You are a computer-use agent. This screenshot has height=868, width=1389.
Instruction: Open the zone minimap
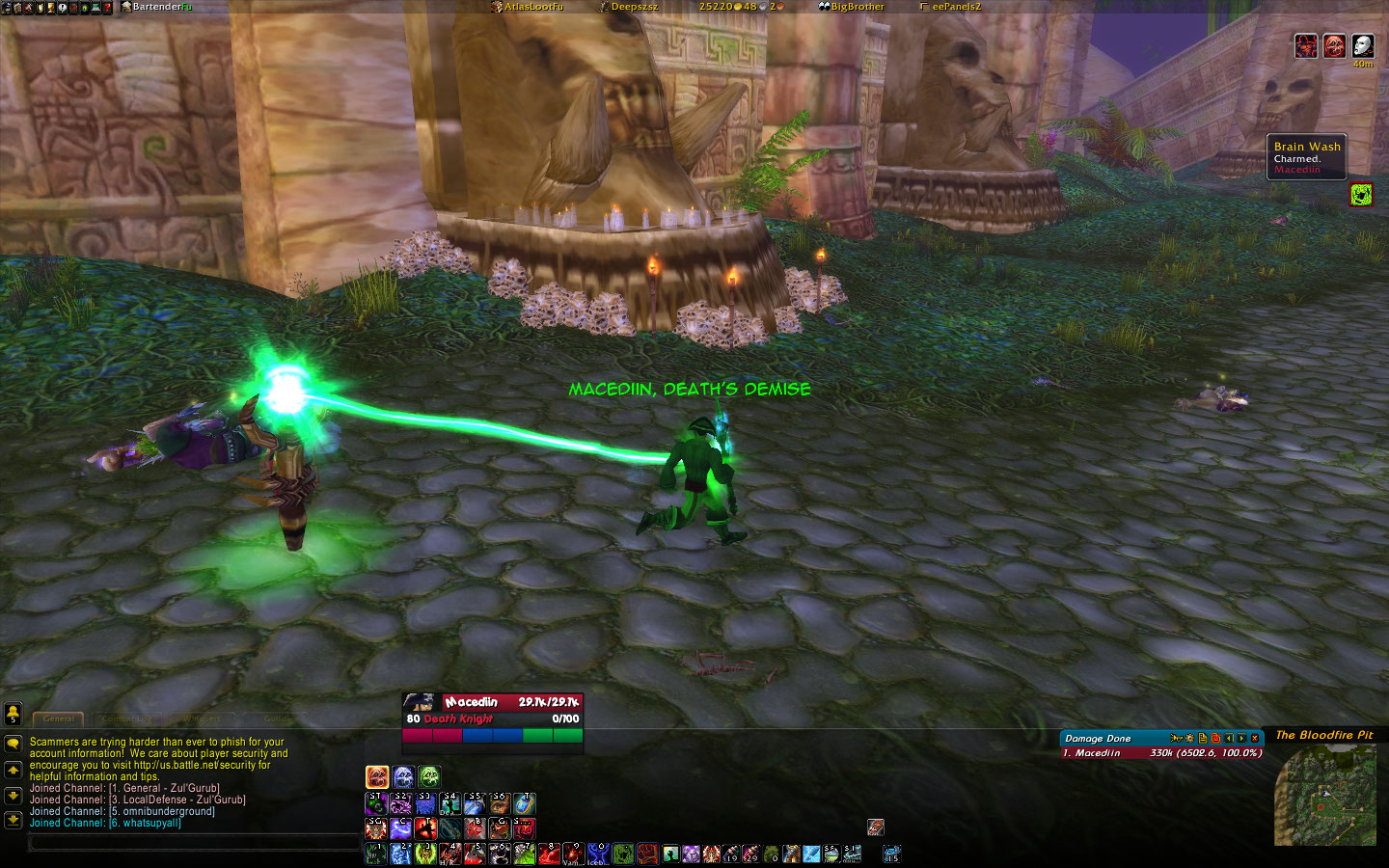click(x=1325, y=794)
